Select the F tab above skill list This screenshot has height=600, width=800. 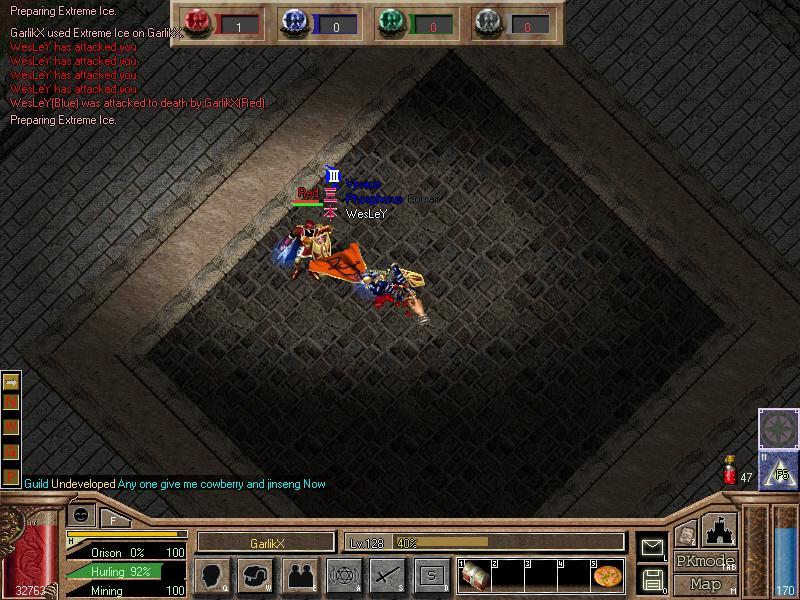click(114, 518)
